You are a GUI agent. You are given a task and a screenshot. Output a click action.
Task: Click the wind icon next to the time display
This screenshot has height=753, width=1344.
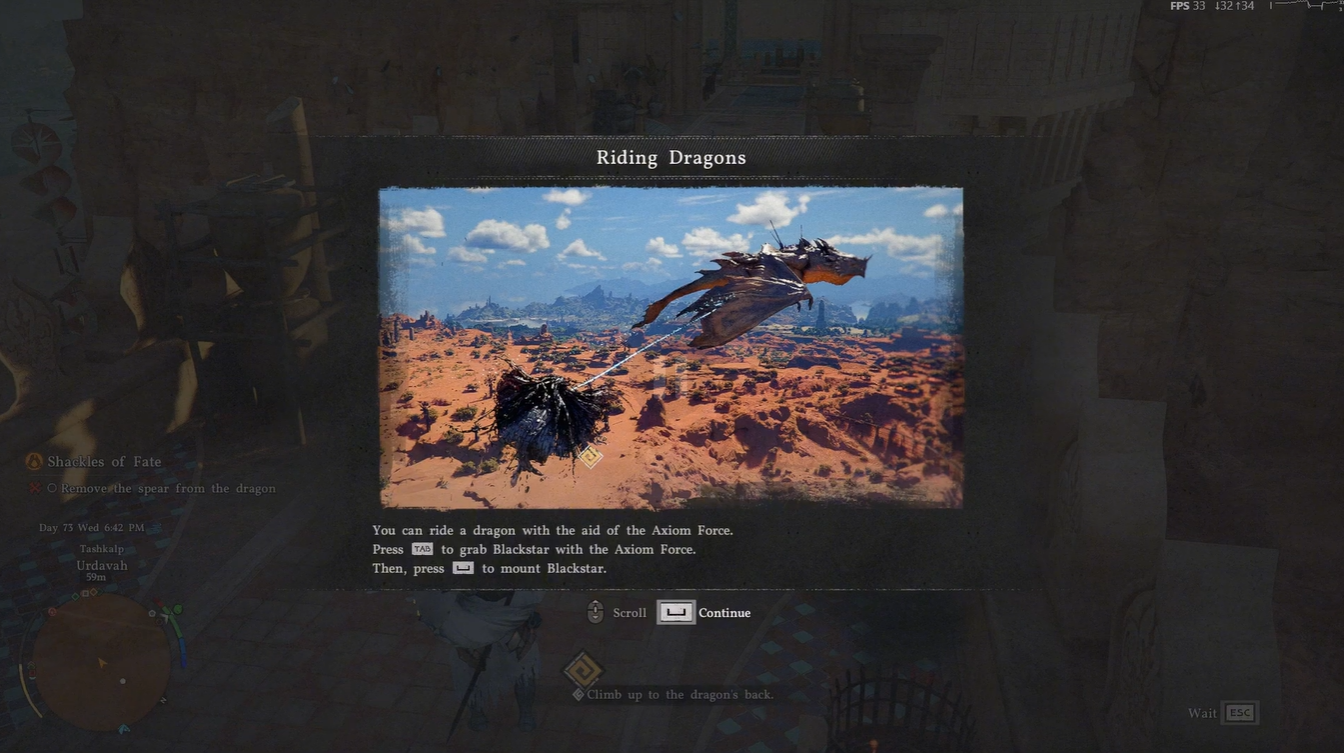(156, 528)
